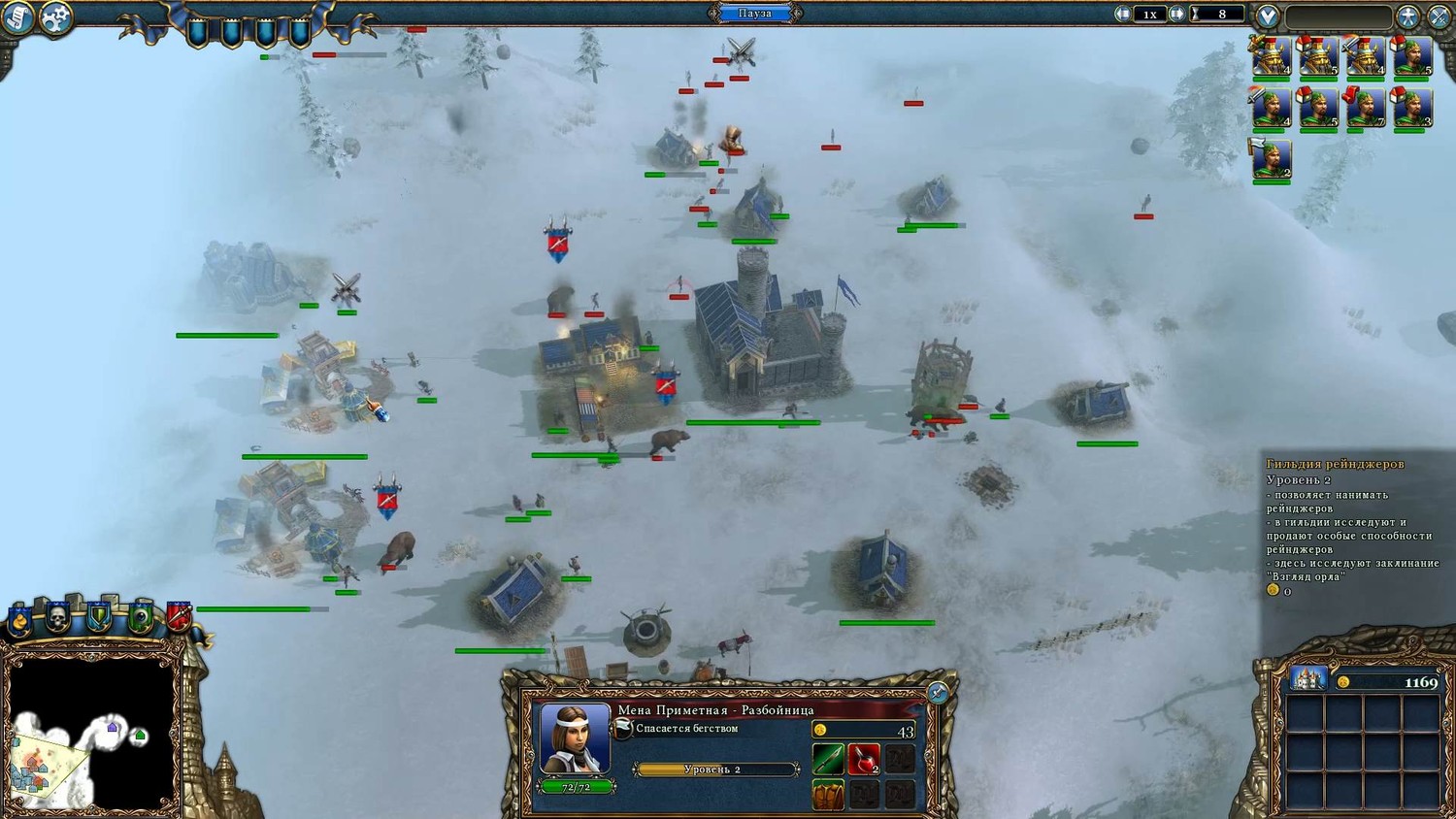
Task: Choose the green eye explore flag
Action: [x=140, y=616]
